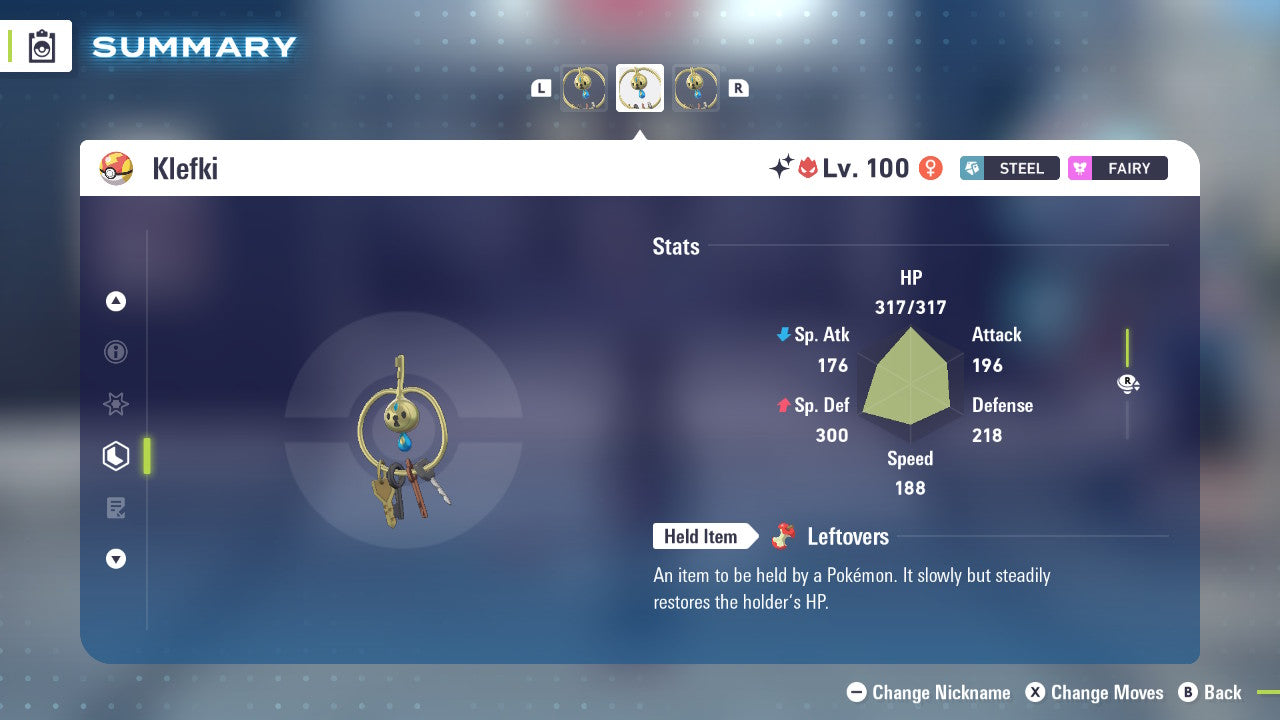Choose Change Nickname at the bottom
The width and height of the screenshot is (1280, 720).
click(x=928, y=692)
